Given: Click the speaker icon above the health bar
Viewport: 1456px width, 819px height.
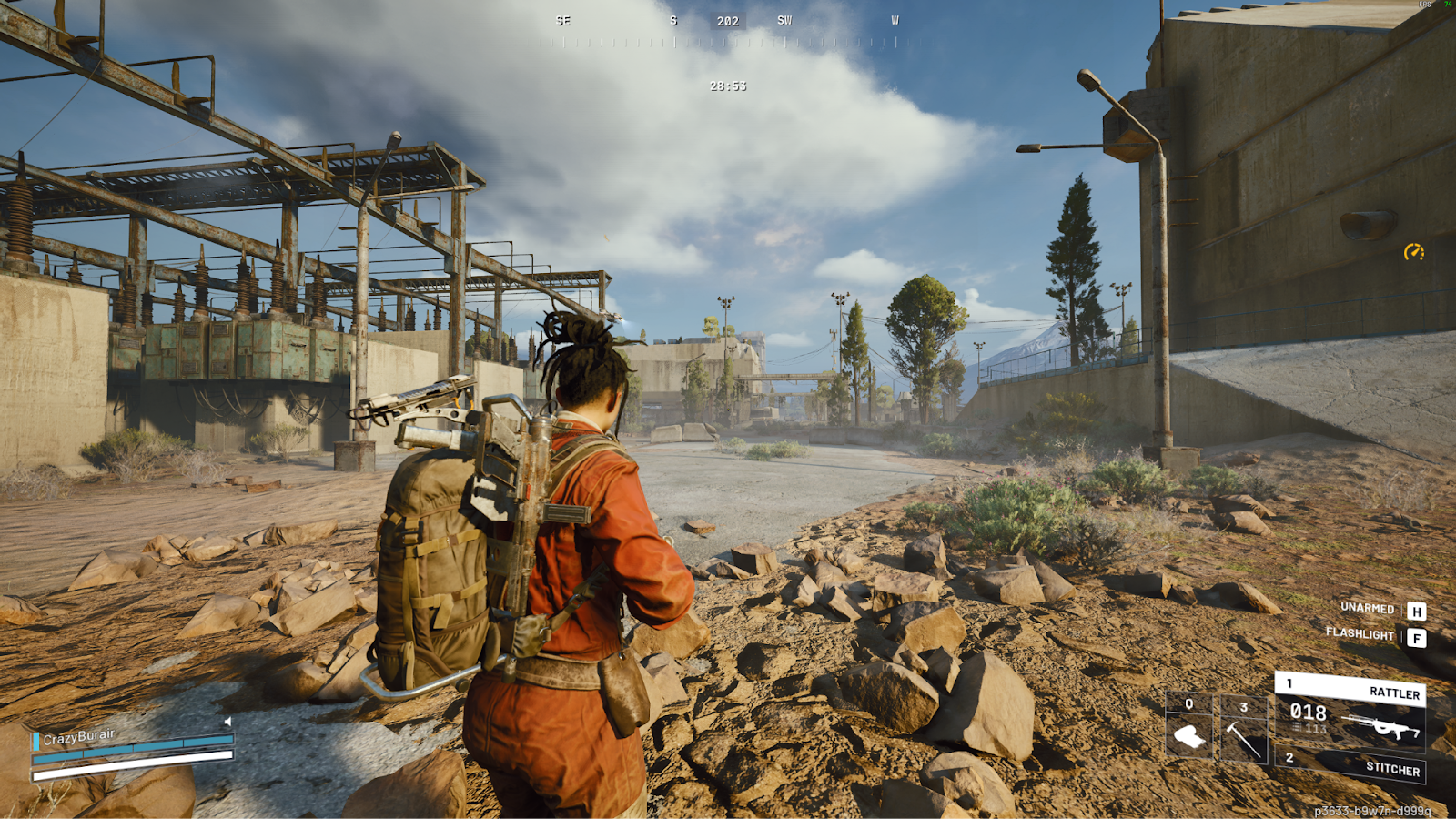Looking at the screenshot, I should (227, 722).
